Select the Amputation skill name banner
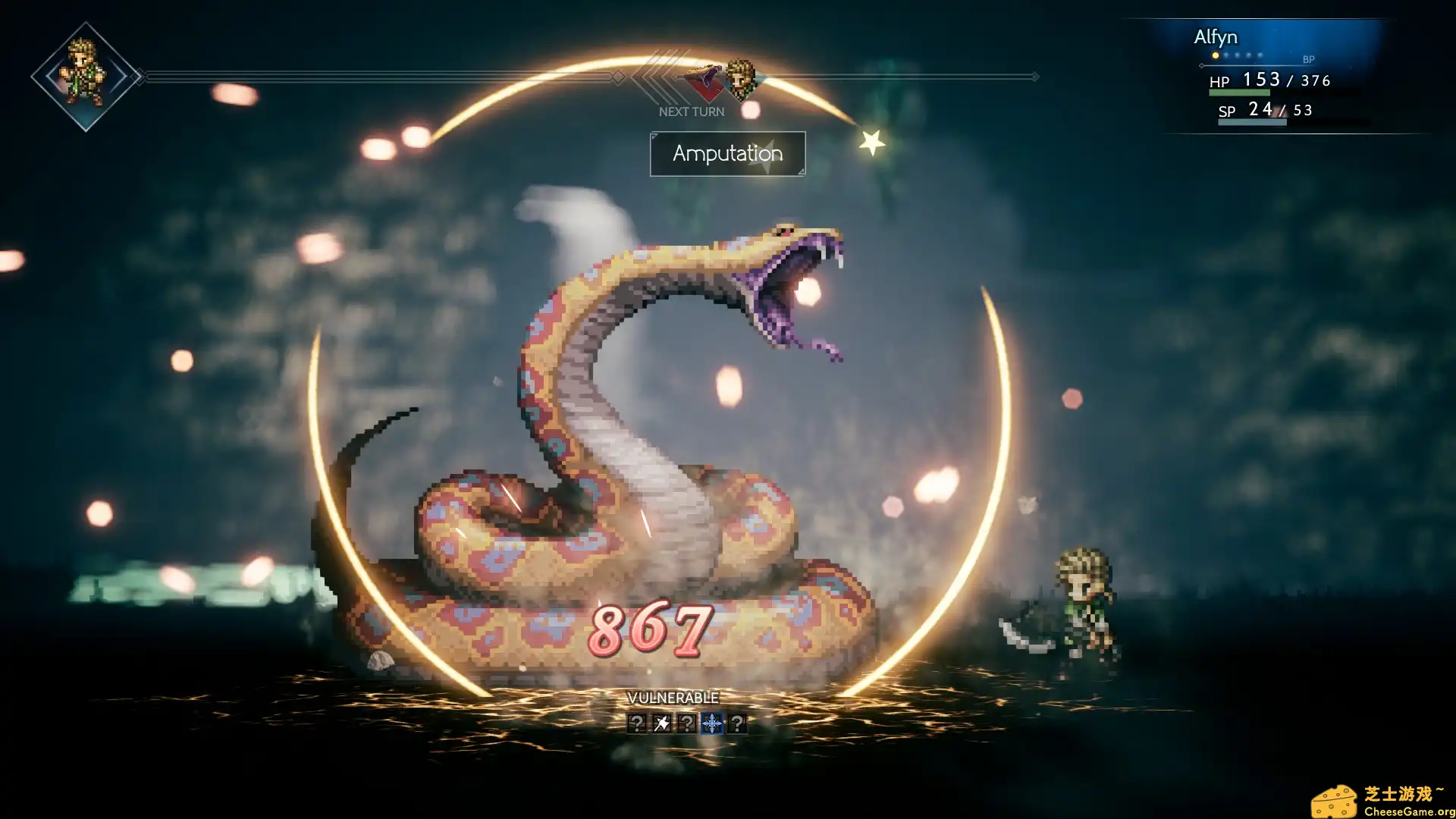The height and width of the screenshot is (819, 1456). [726, 154]
